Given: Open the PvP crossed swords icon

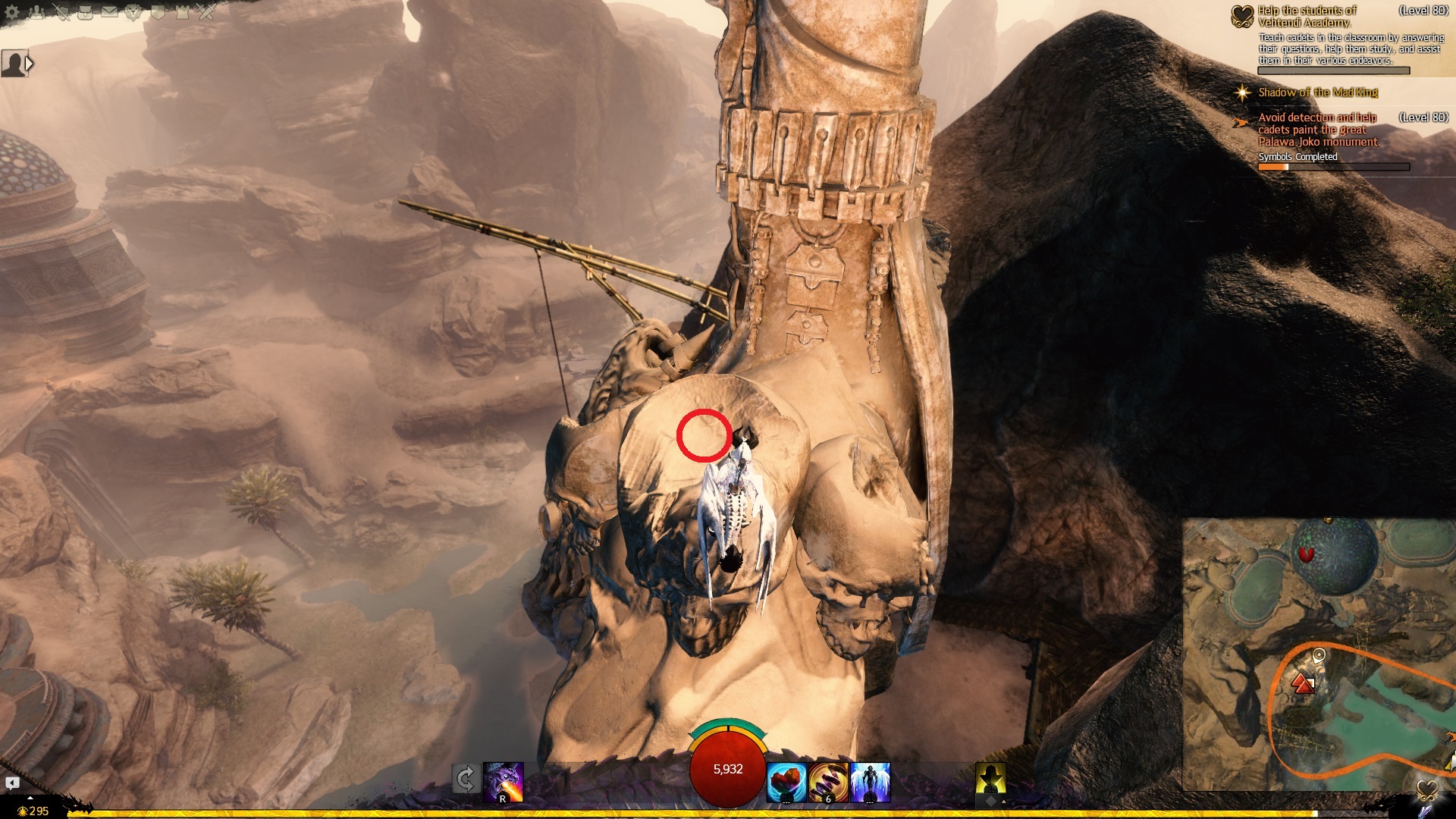Looking at the screenshot, I should [206, 12].
